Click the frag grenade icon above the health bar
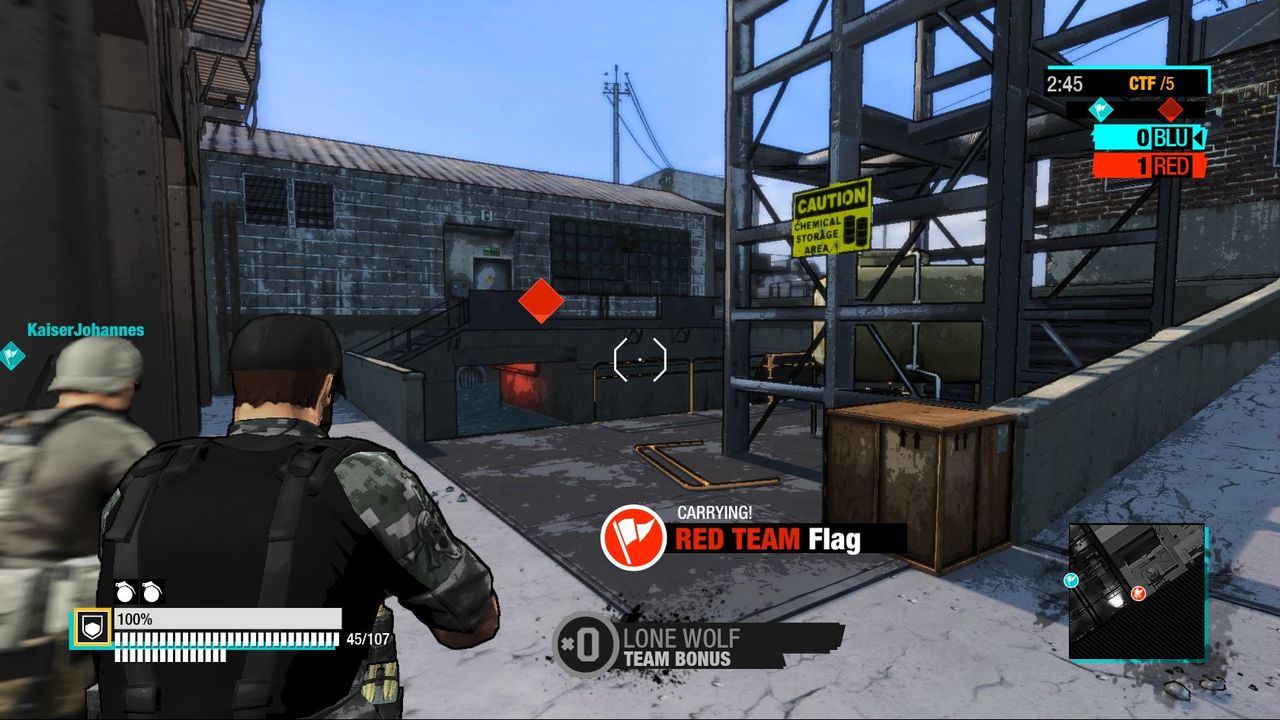The image size is (1280, 720). 126,592
